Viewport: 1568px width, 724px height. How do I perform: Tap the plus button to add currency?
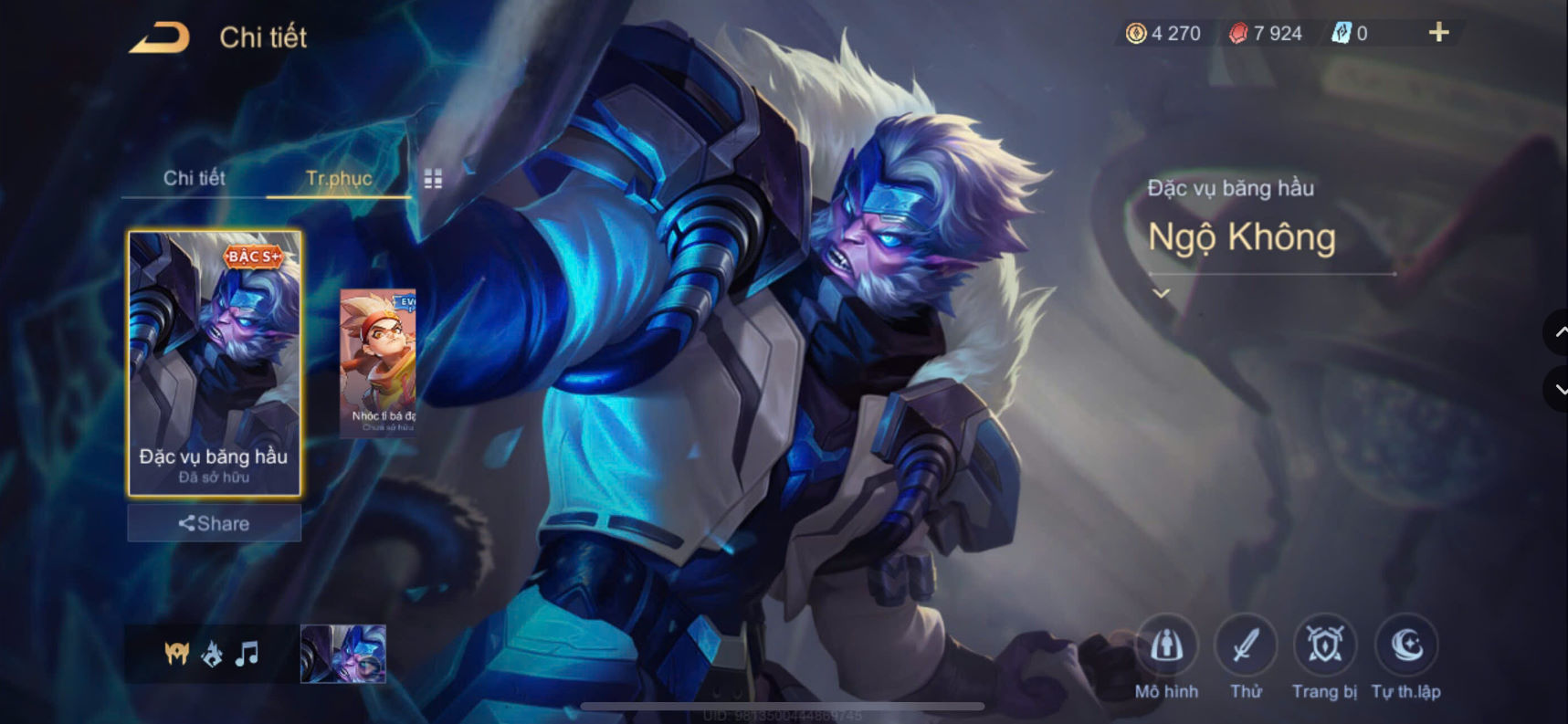click(x=1438, y=31)
